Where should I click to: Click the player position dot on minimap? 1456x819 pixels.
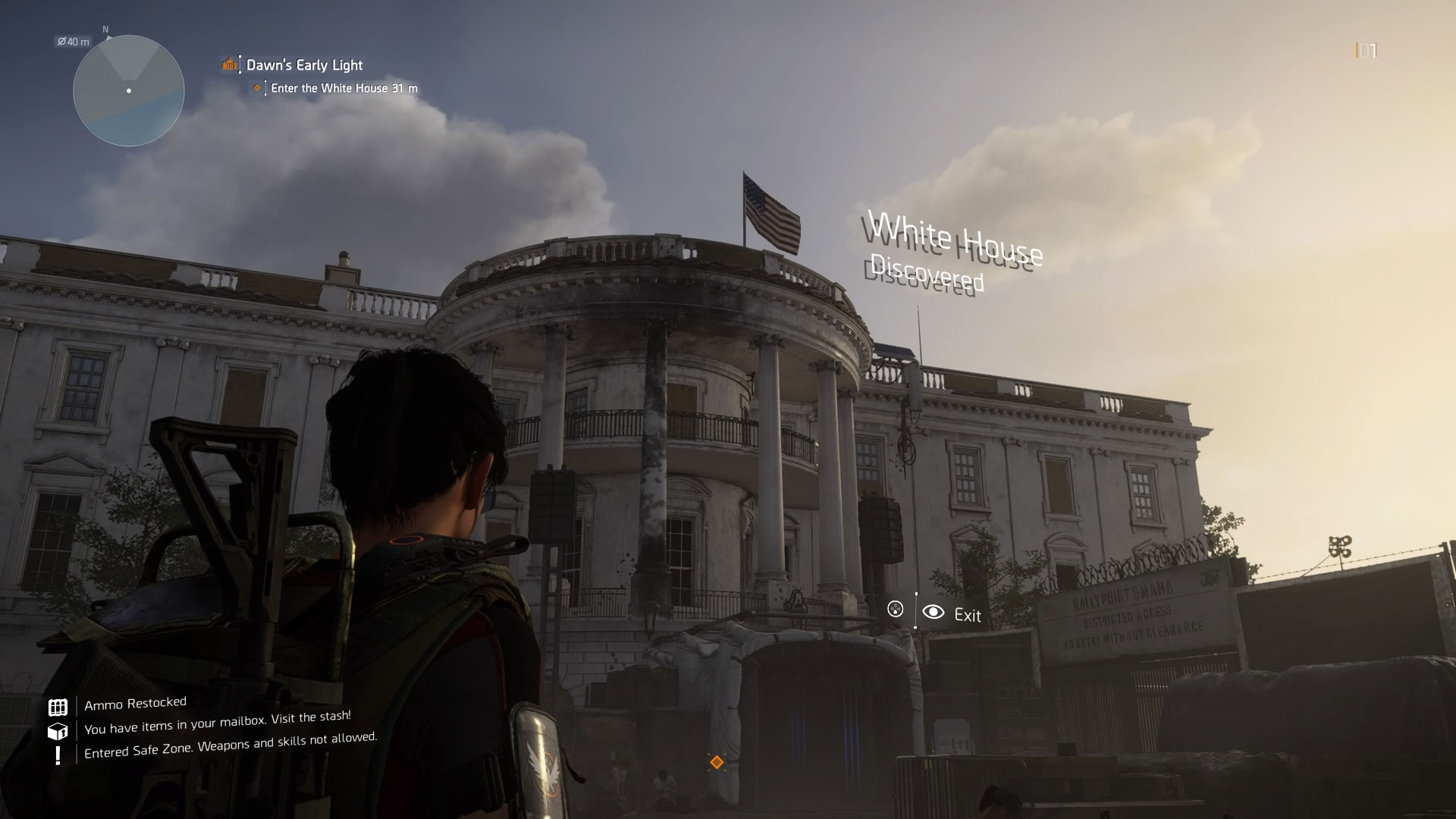[127, 90]
